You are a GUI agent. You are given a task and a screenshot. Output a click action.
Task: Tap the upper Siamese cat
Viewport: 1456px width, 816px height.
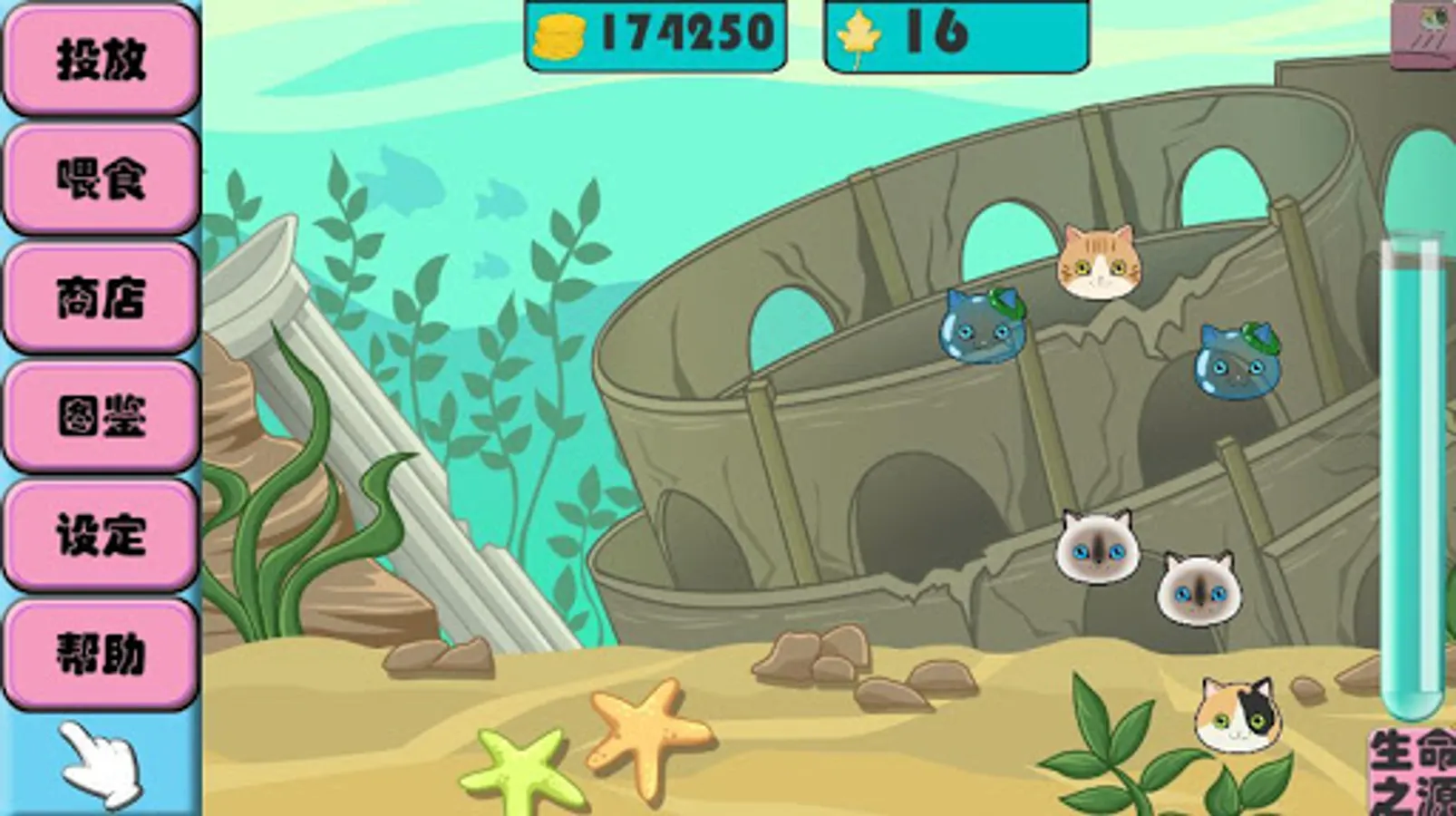tap(1097, 545)
